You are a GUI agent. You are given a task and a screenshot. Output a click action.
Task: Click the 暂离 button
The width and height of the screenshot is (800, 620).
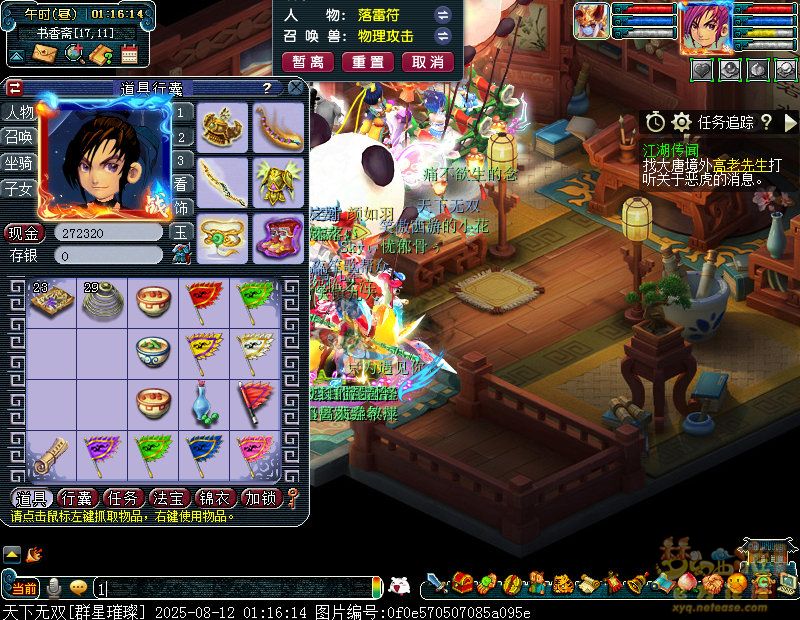[x=308, y=62]
